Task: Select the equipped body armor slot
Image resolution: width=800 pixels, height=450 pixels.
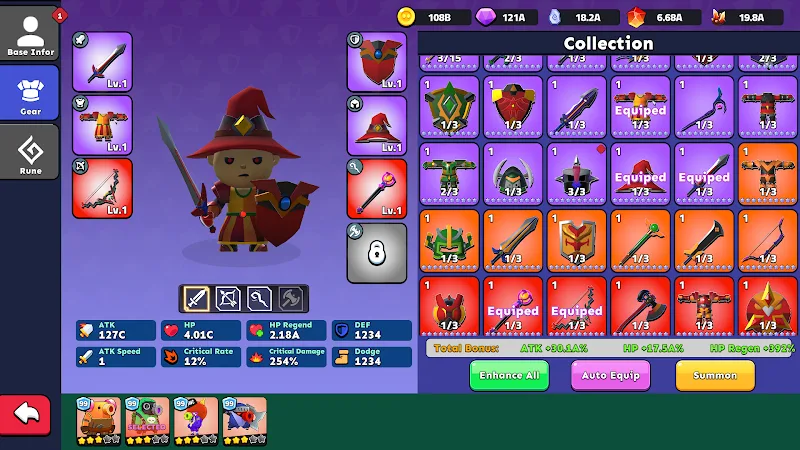Action: (x=102, y=125)
